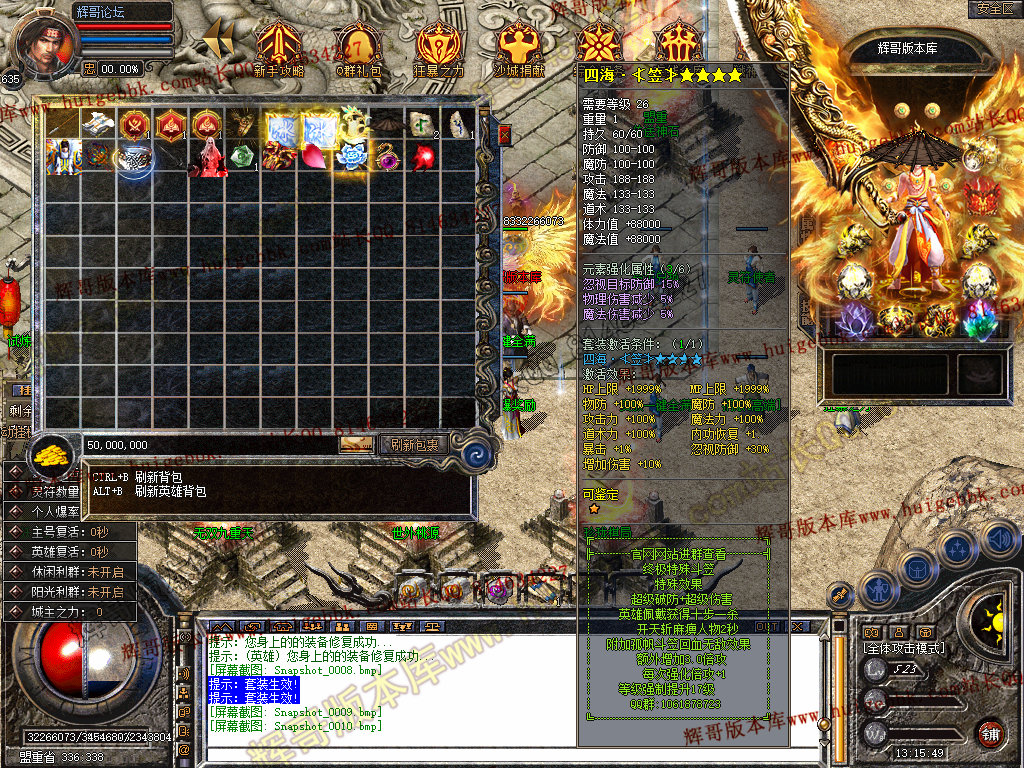This screenshot has height=768, width=1024.
Task: Click the 主号复活 status row
Action: point(70,532)
